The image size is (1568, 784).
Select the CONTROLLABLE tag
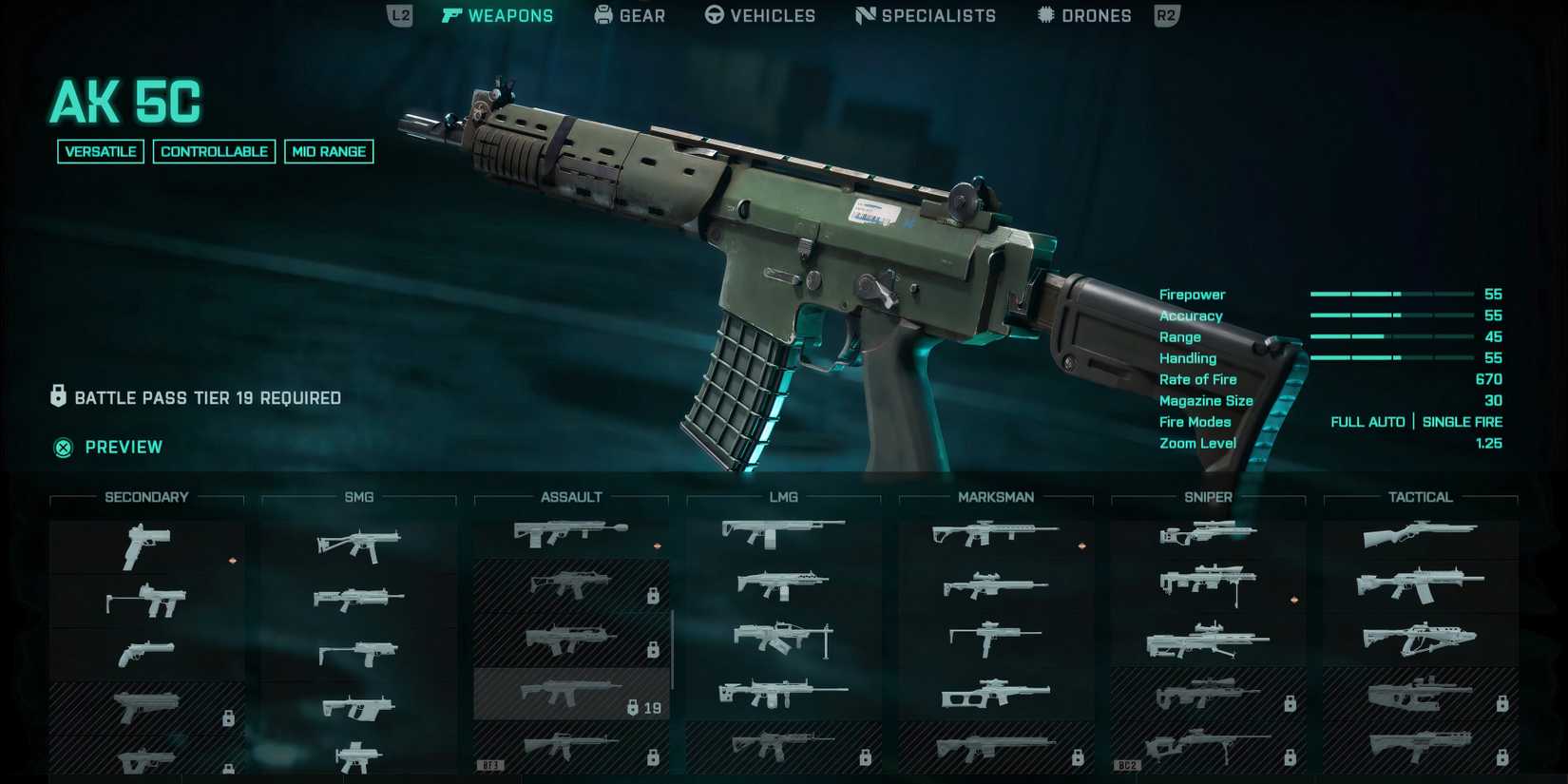[x=214, y=151]
